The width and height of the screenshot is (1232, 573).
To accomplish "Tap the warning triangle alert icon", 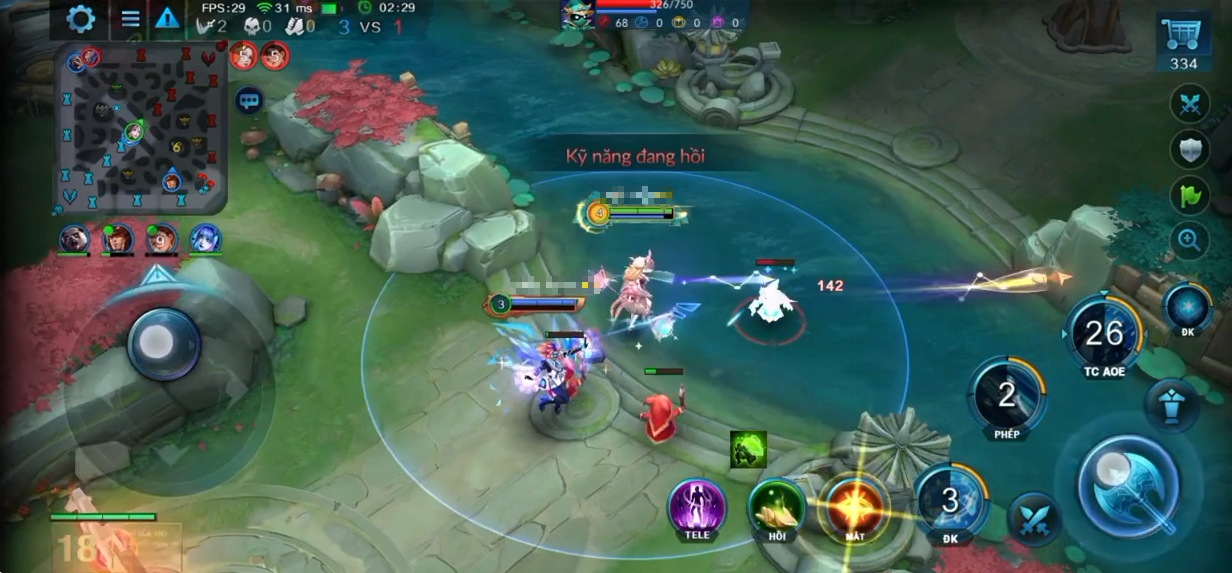I will click(x=166, y=19).
